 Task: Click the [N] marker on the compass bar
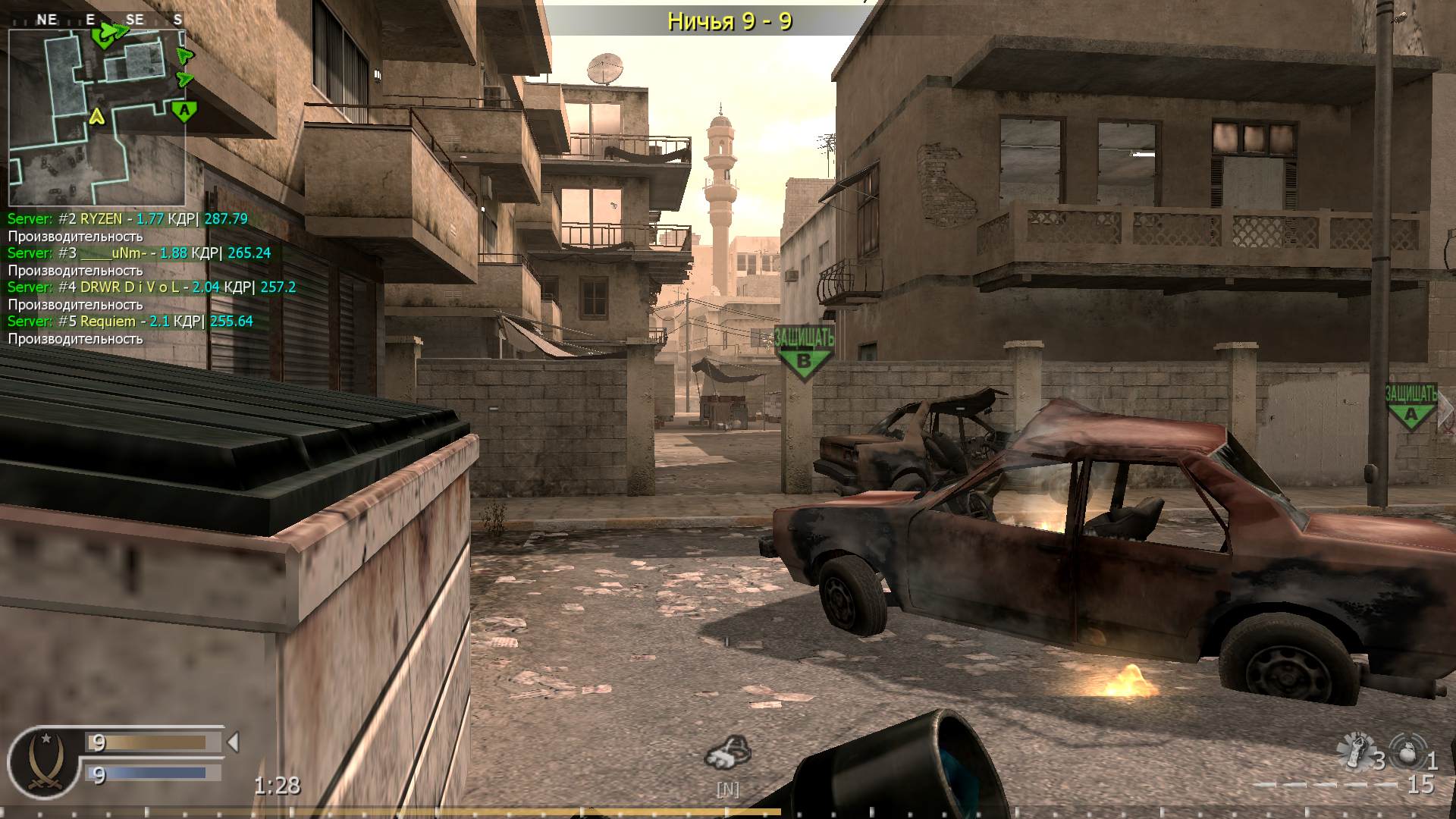728,789
